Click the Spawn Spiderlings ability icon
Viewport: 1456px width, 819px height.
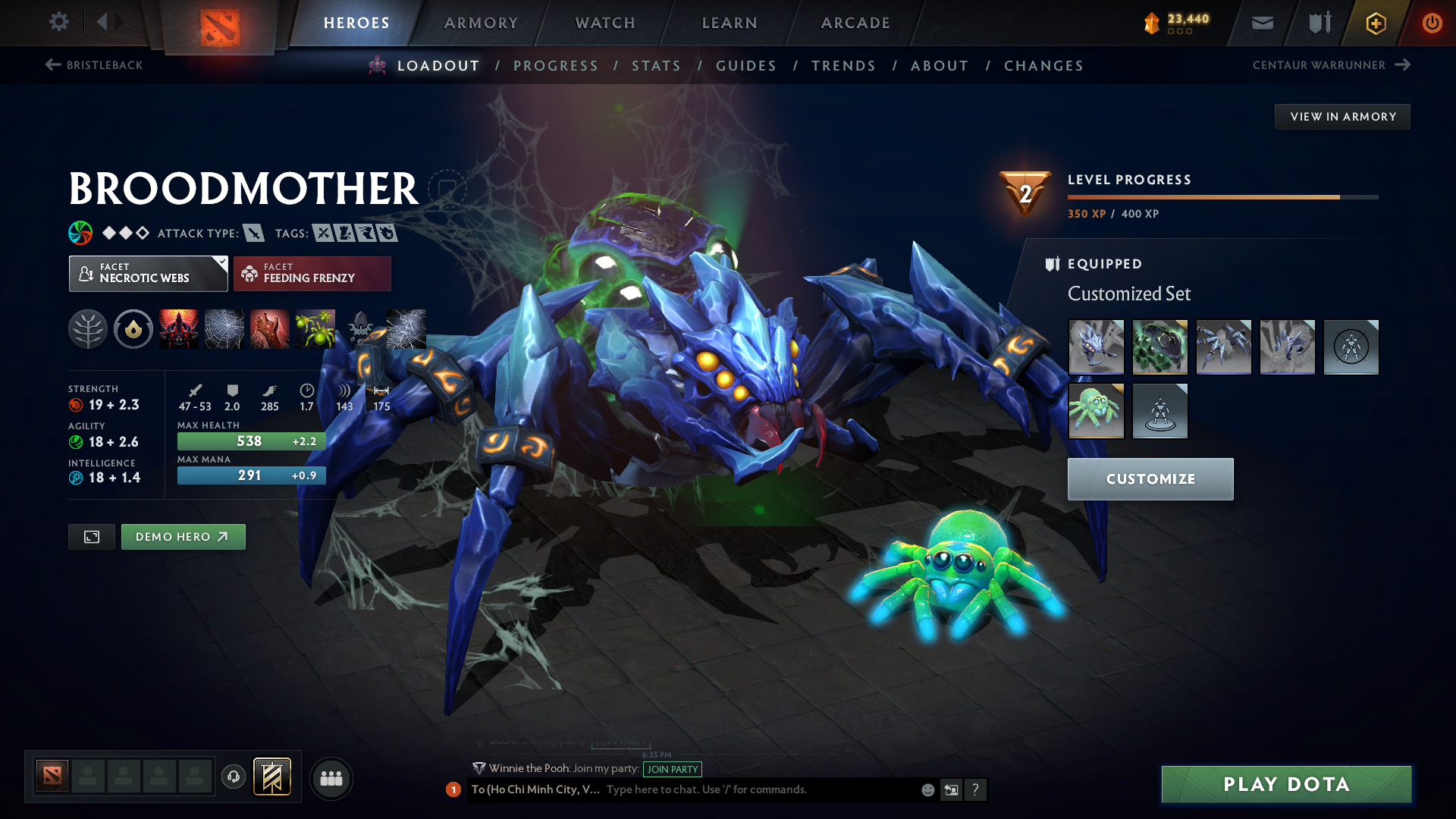coord(315,329)
